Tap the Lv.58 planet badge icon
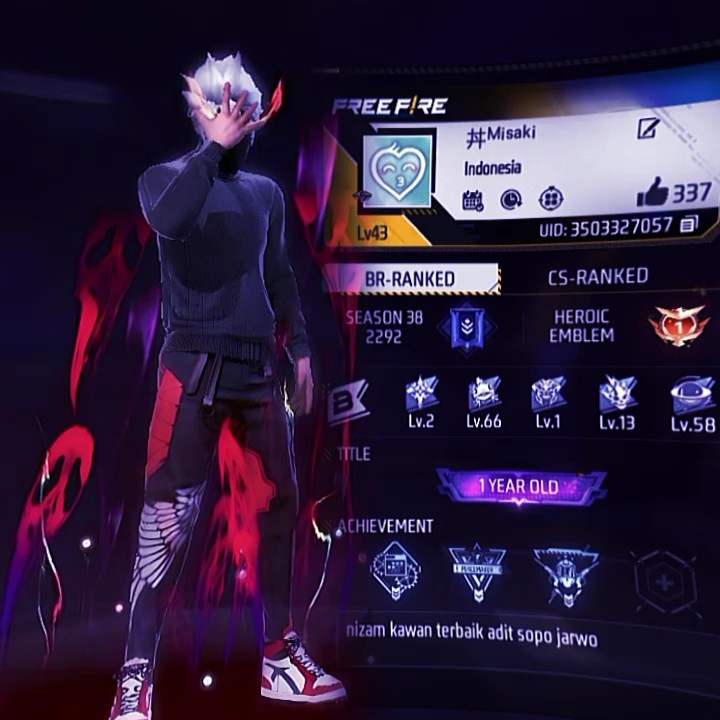This screenshot has height=720, width=720. [x=692, y=394]
